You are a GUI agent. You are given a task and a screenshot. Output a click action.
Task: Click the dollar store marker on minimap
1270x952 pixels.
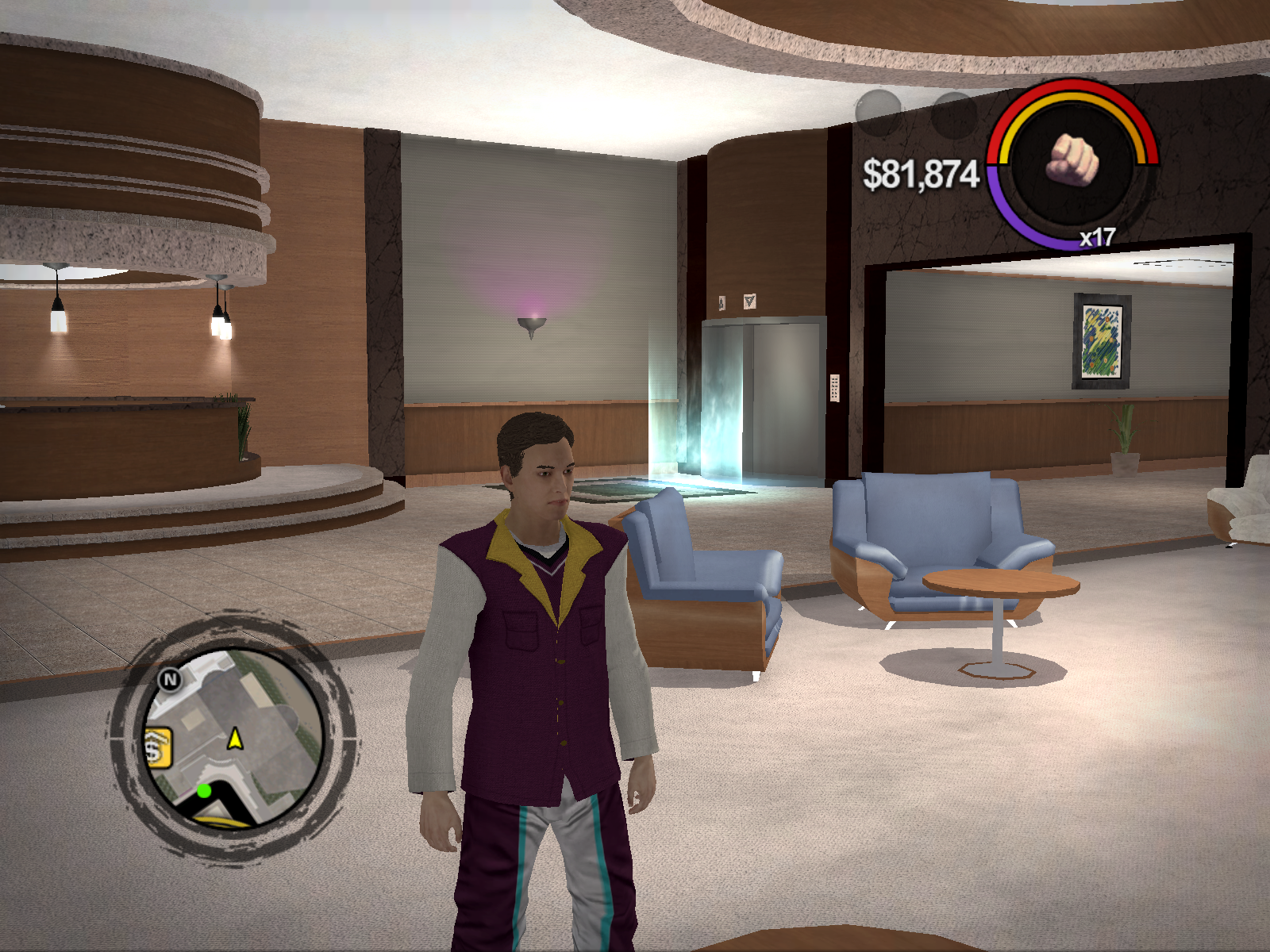[x=156, y=748]
